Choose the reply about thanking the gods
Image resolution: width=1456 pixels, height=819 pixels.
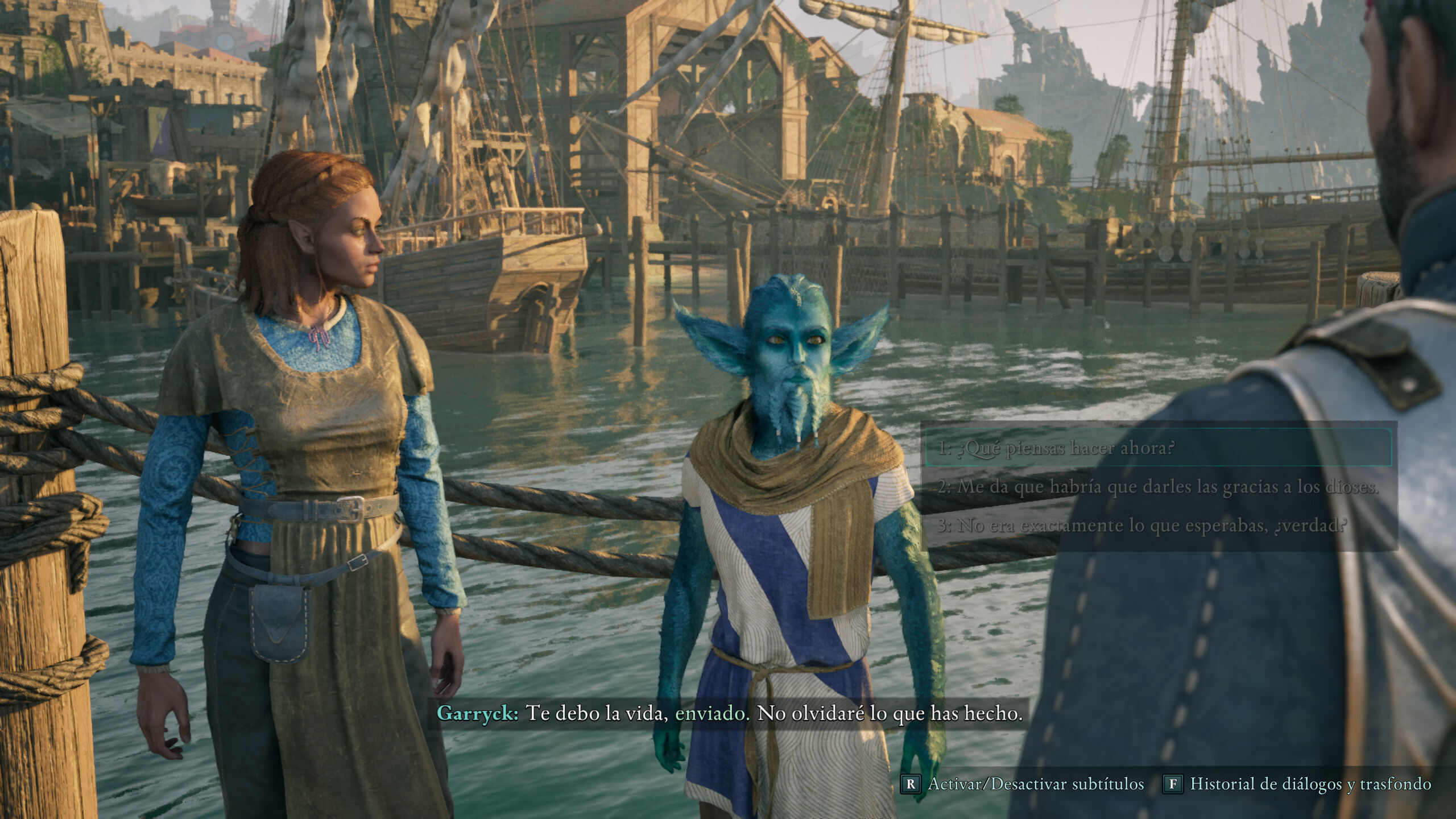pyautogui.click(x=1158, y=487)
